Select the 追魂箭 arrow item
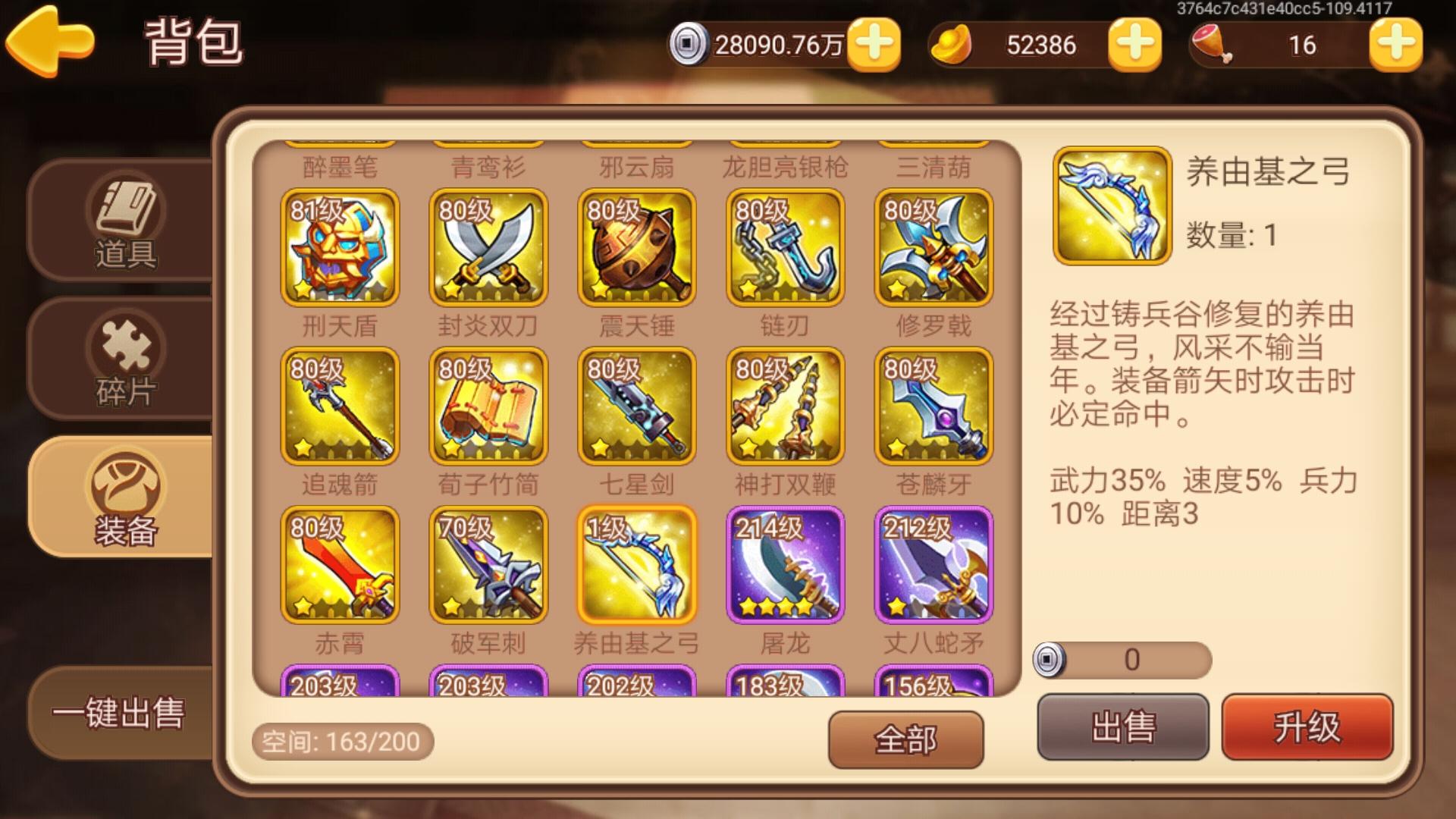 pos(339,407)
